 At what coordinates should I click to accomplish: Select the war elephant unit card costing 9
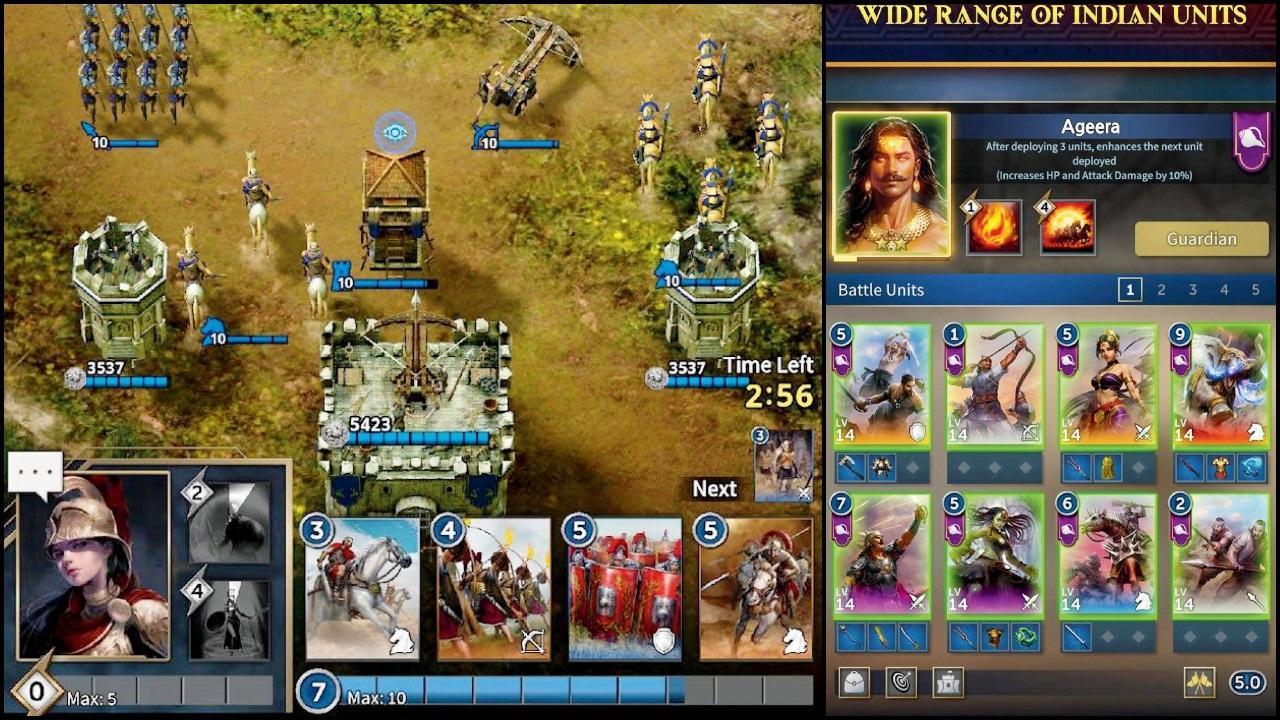tap(1221, 385)
